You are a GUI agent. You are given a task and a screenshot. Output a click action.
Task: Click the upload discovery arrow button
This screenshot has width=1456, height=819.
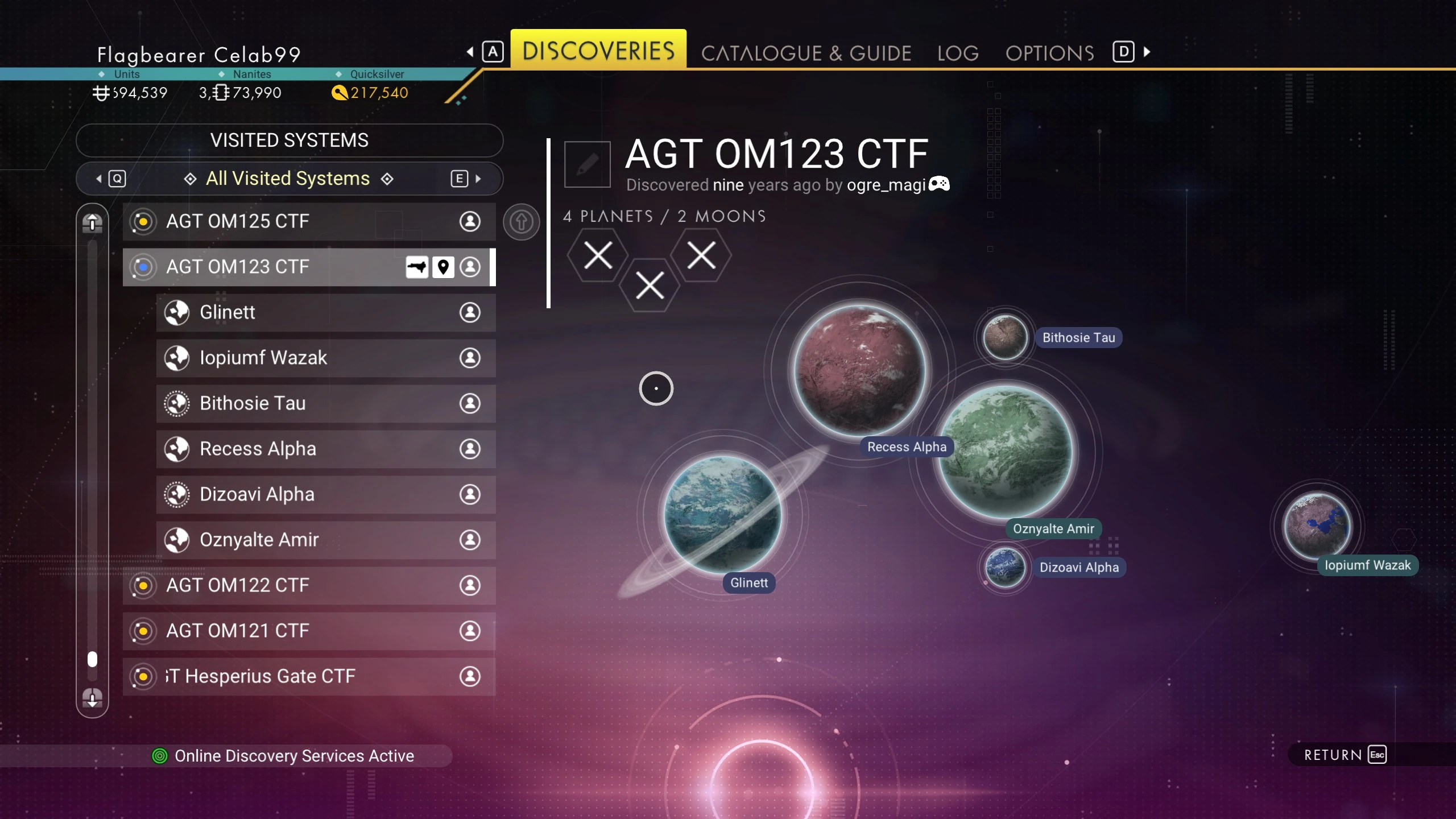point(521,222)
